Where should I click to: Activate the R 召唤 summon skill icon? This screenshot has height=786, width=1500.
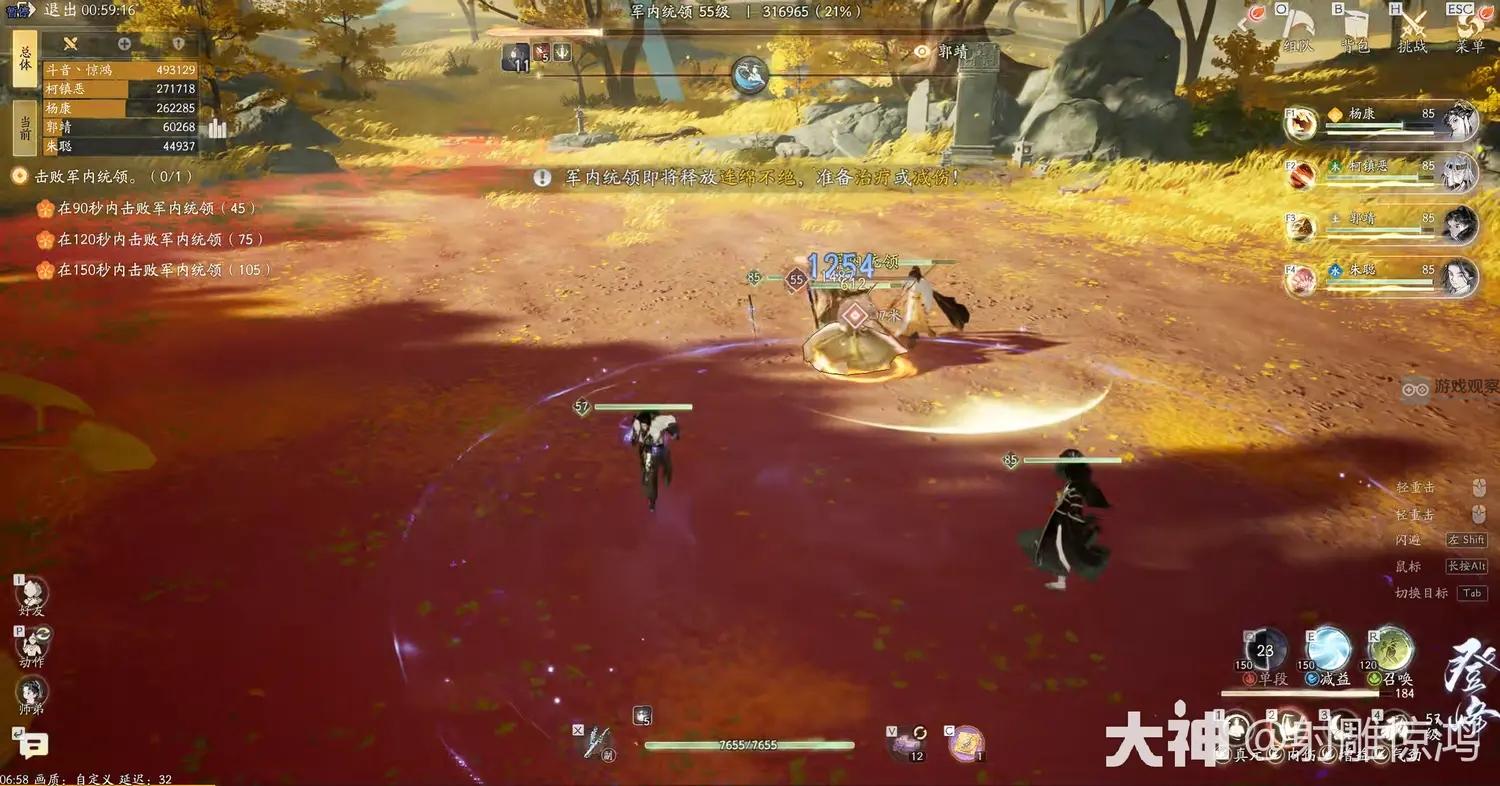[1390, 650]
